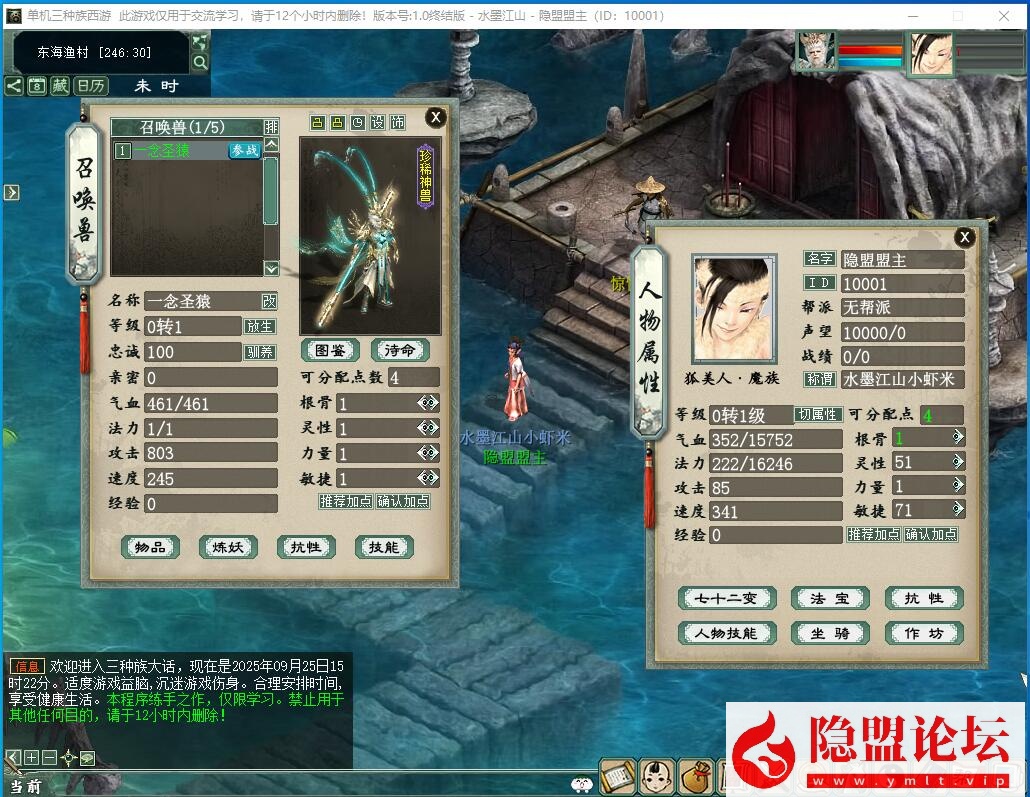The width and height of the screenshot is (1030, 797).
Task: Click the 待命 standby button
Action: (400, 350)
